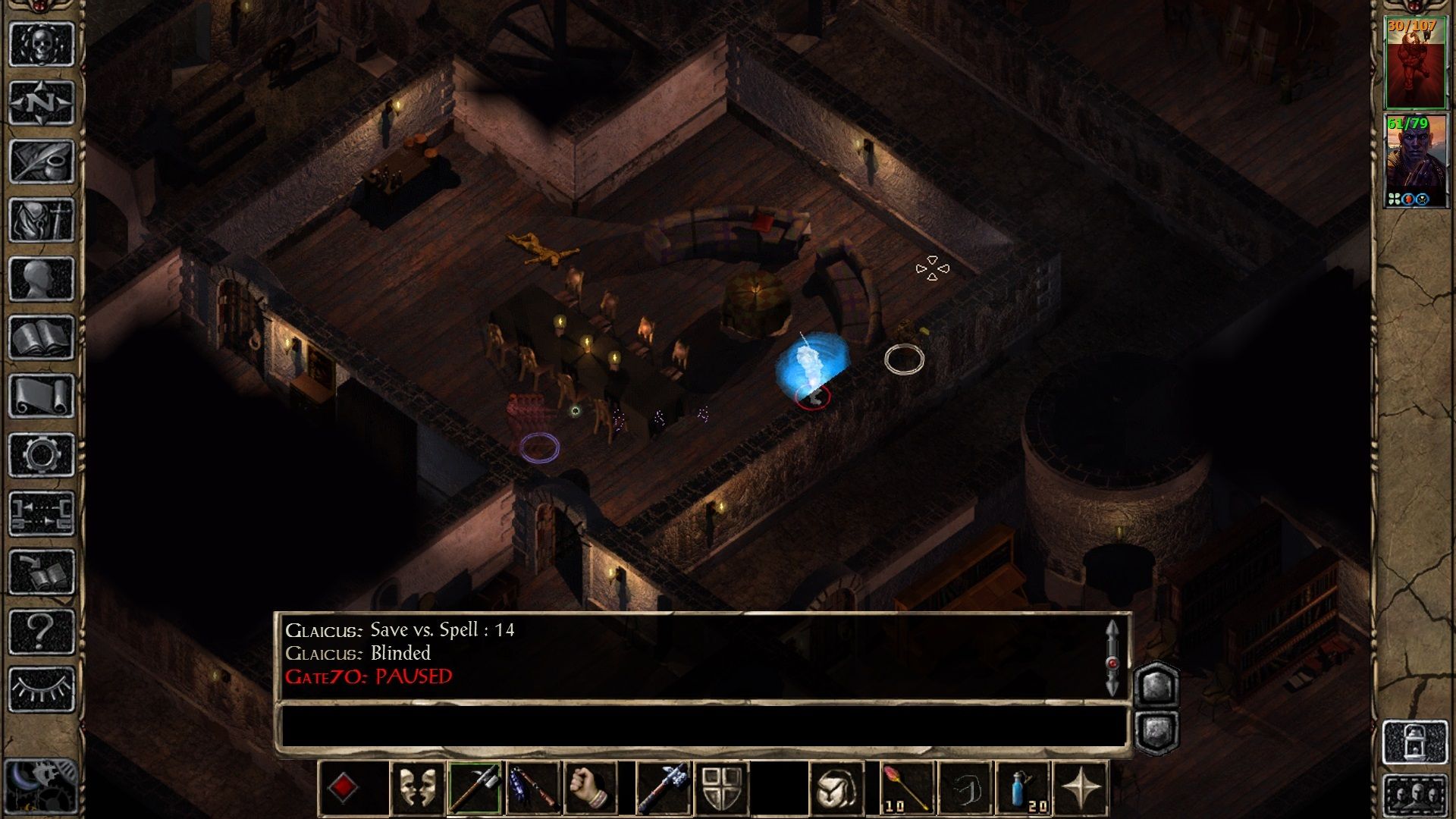
Task: Open special abilities star button
Action: pos(1081,789)
